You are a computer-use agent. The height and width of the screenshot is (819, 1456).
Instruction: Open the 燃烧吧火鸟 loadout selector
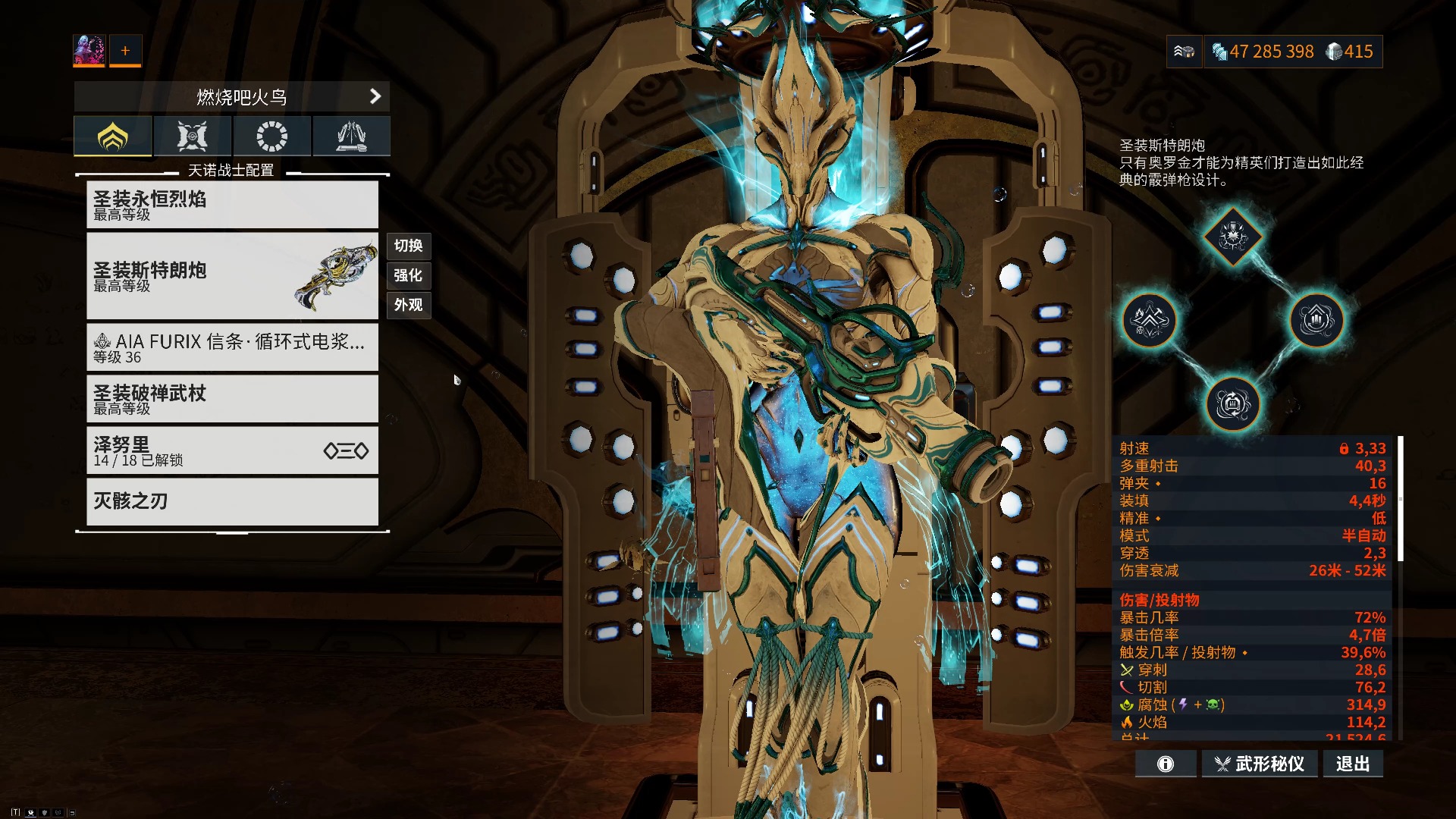232,97
